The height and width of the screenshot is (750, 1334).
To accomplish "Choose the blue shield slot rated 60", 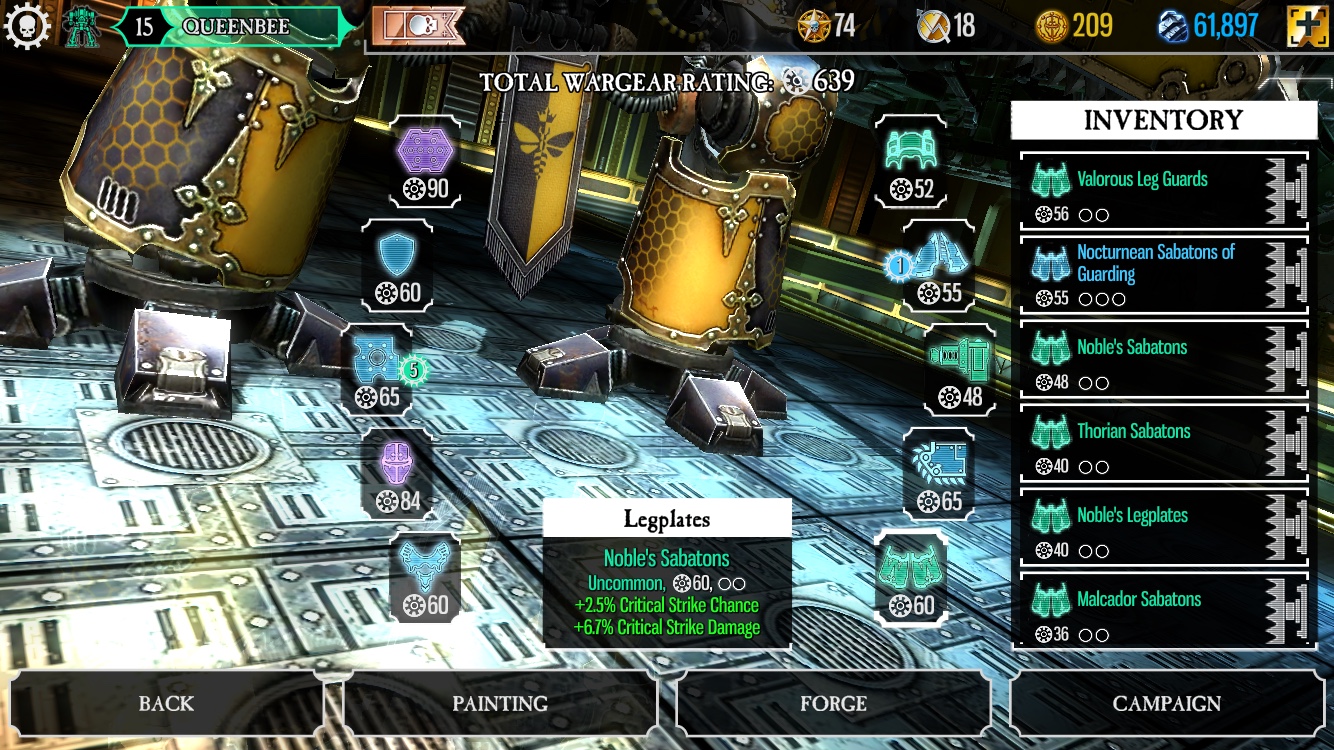I will click(397, 266).
